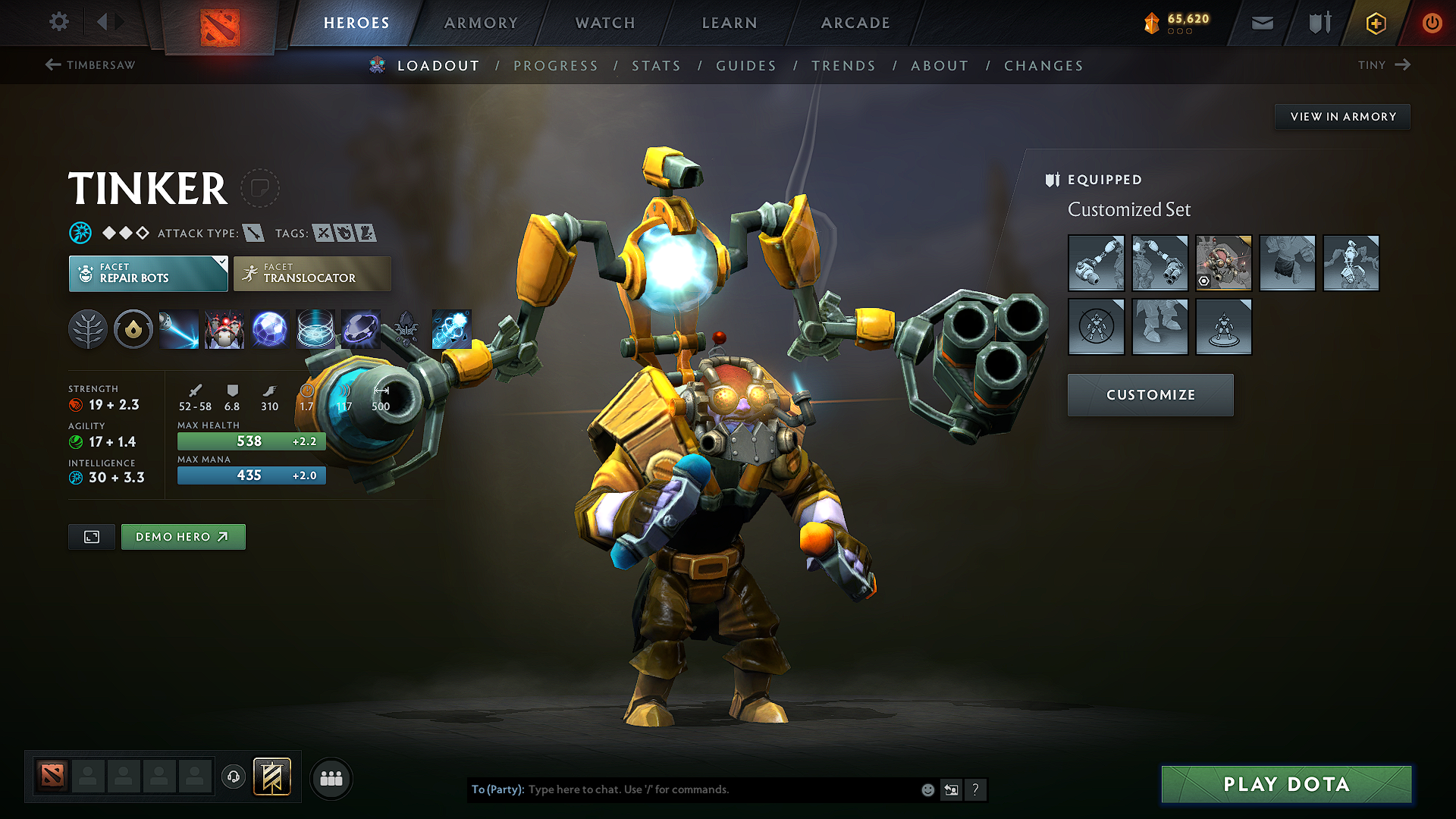Click the settings gear icon
The width and height of the screenshot is (1456, 819).
58,22
